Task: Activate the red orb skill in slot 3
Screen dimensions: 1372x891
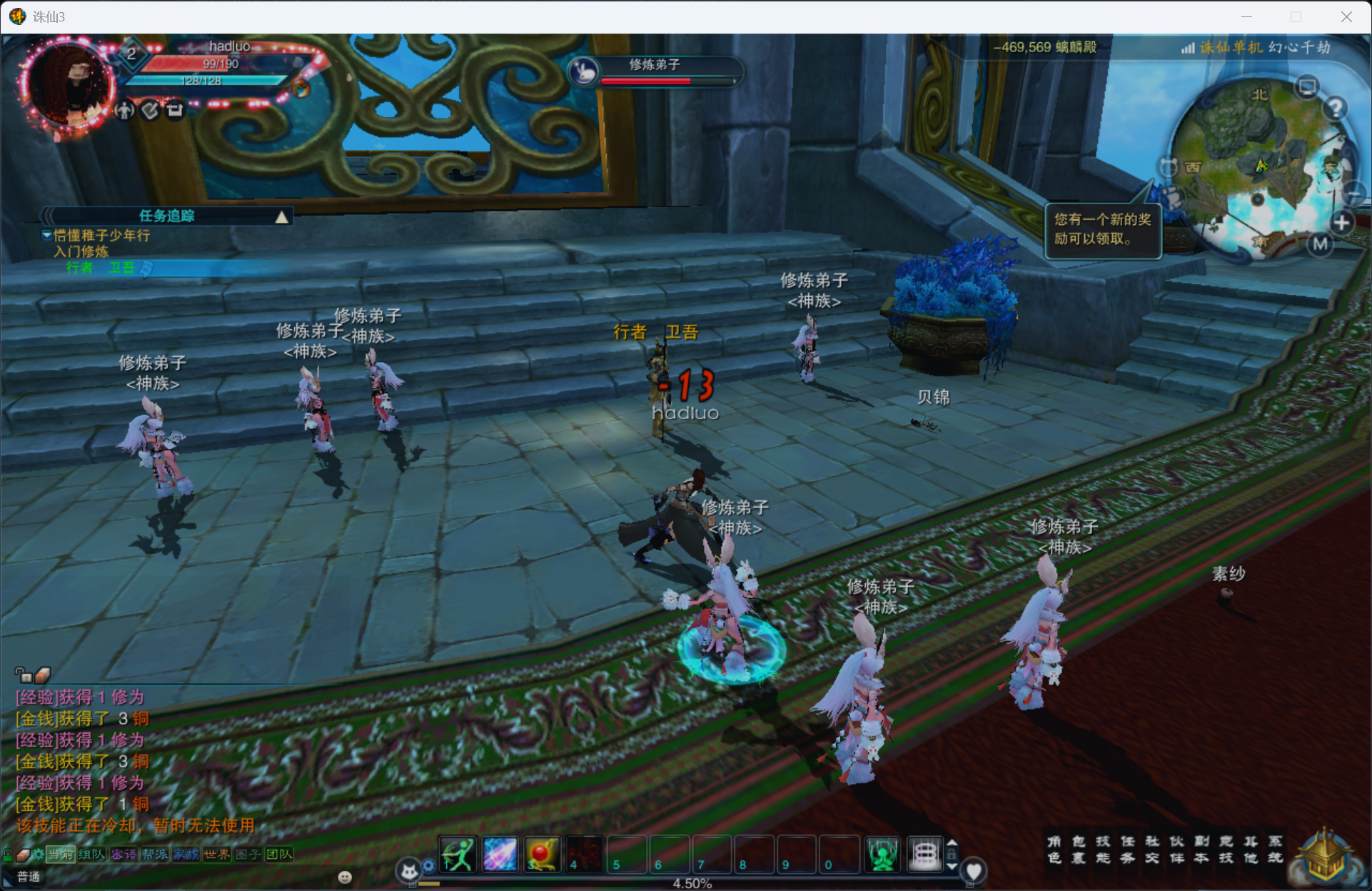Action: click(x=543, y=855)
